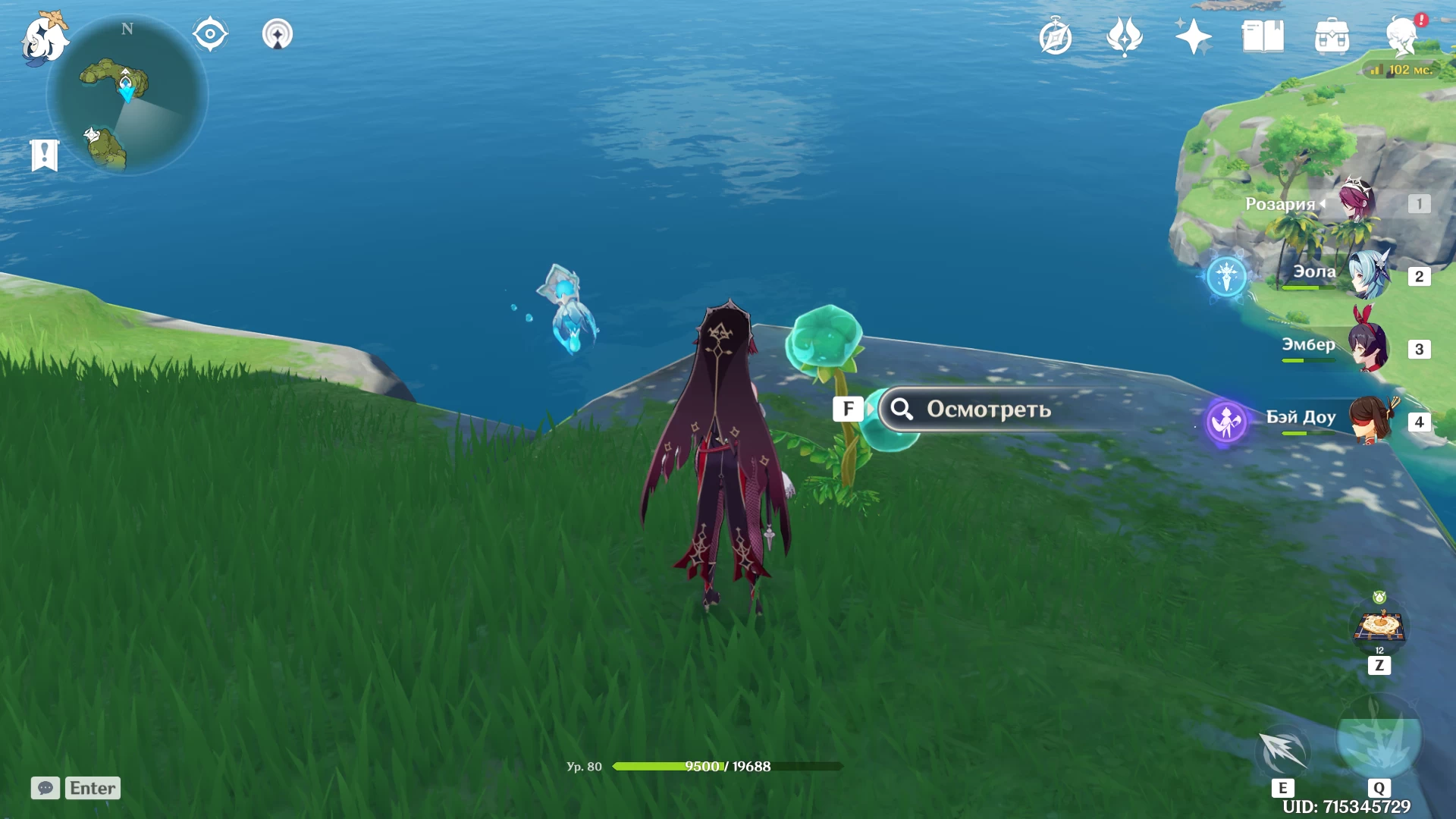This screenshot has height=819, width=1456.
Task: Open the co-op mode icon
Action: point(278,34)
